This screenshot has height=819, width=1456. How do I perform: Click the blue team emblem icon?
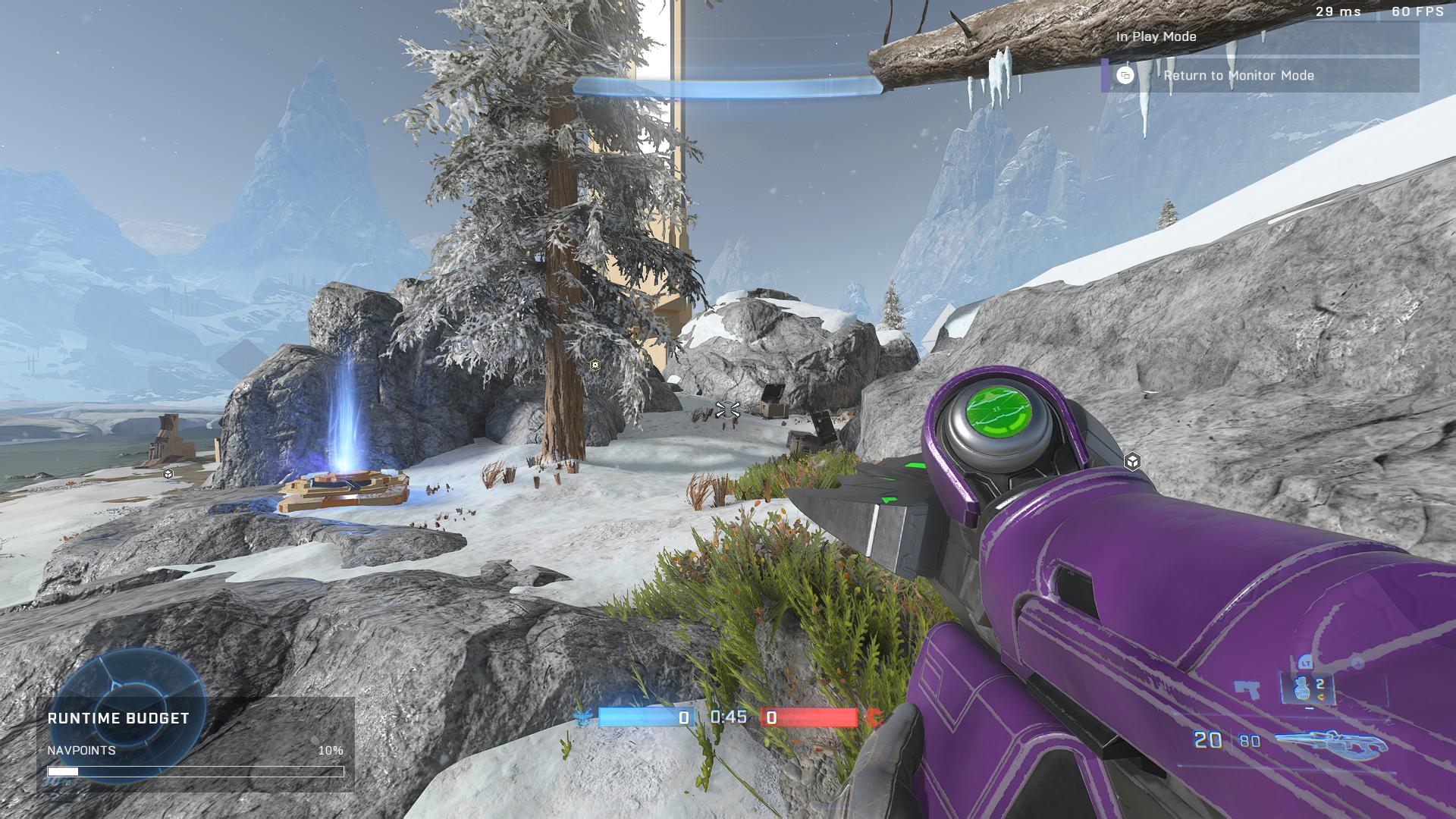click(x=584, y=717)
